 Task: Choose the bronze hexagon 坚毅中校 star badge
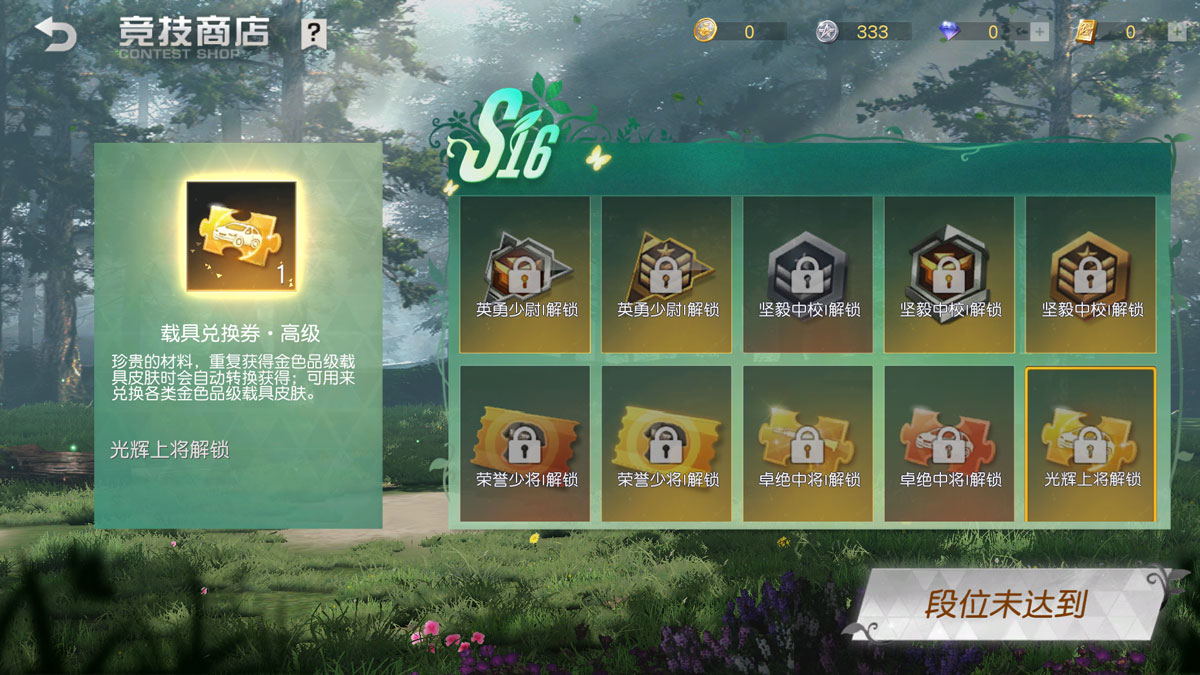pos(1091,274)
